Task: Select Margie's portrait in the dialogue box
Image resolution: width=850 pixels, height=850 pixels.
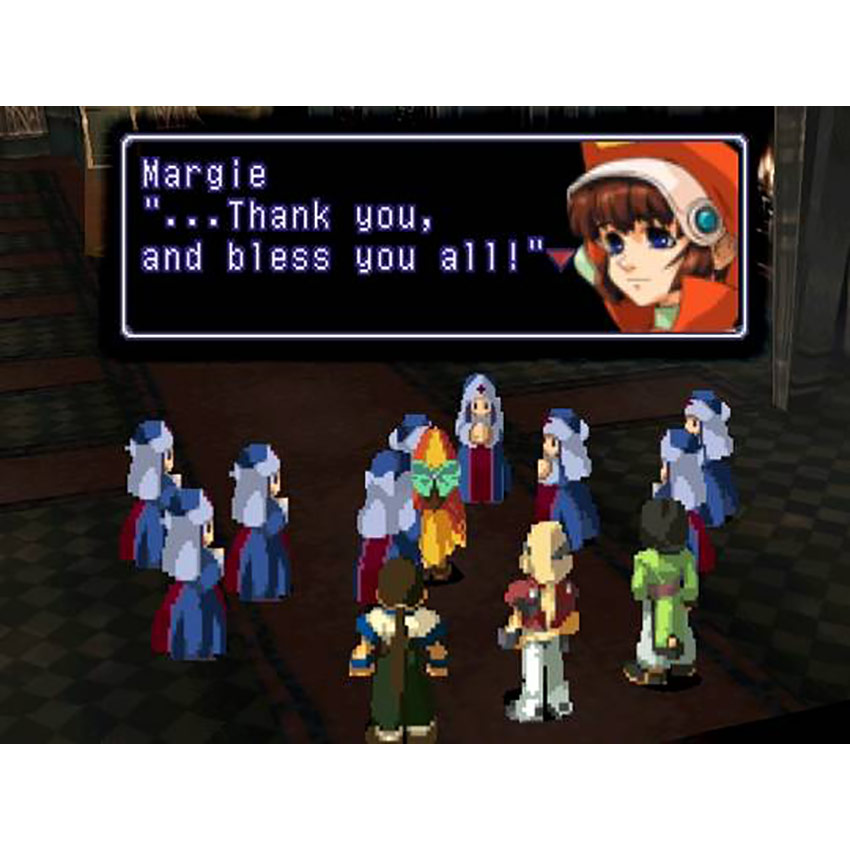Action: coord(654,236)
